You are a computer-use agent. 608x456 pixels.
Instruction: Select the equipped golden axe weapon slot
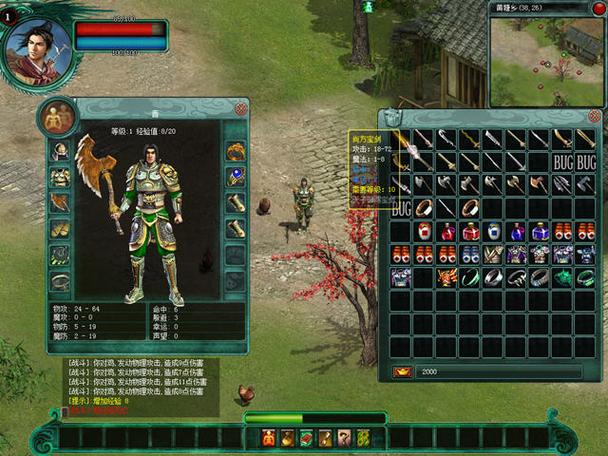point(61,202)
